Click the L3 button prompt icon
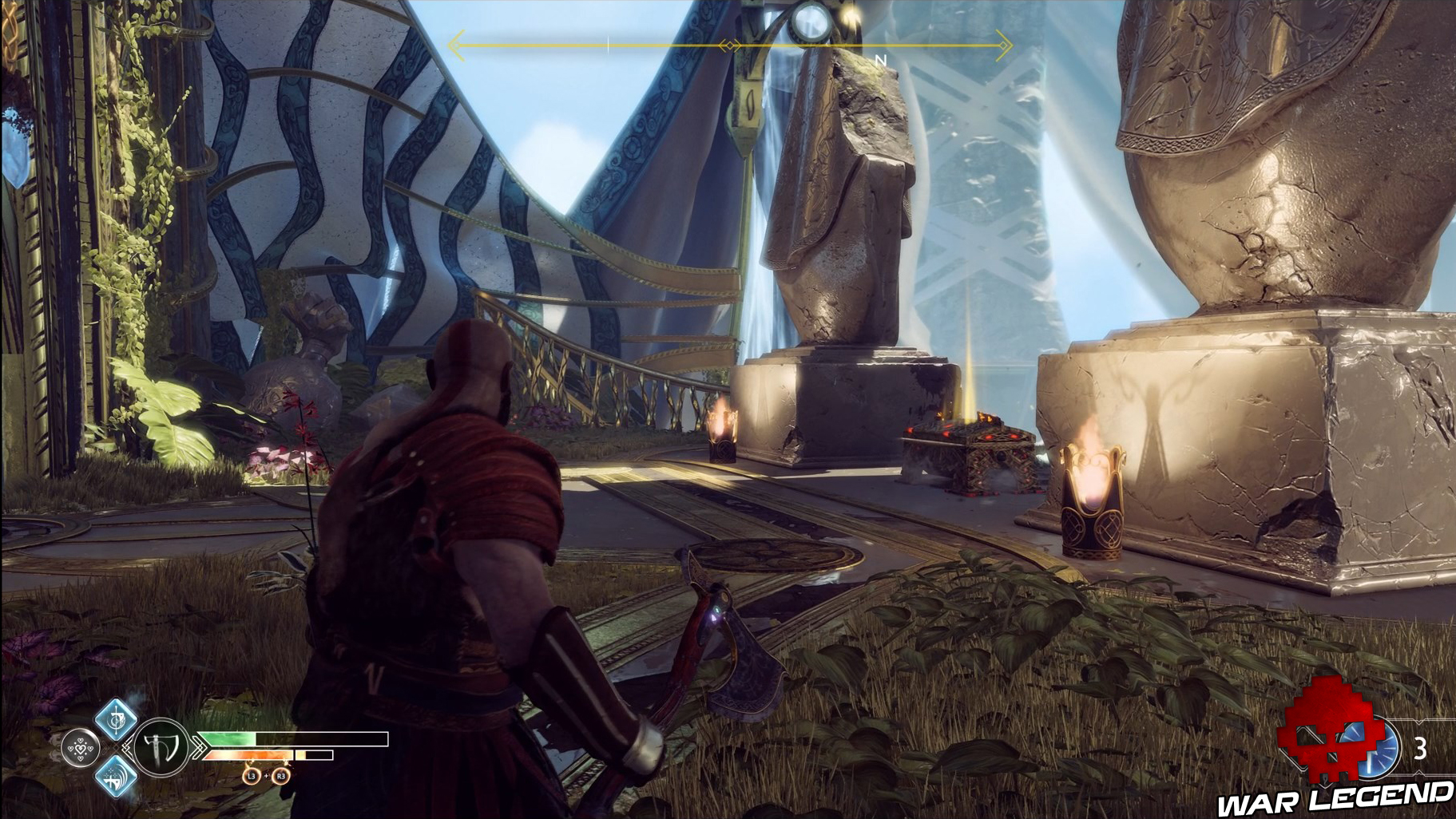1456x819 pixels. click(252, 776)
